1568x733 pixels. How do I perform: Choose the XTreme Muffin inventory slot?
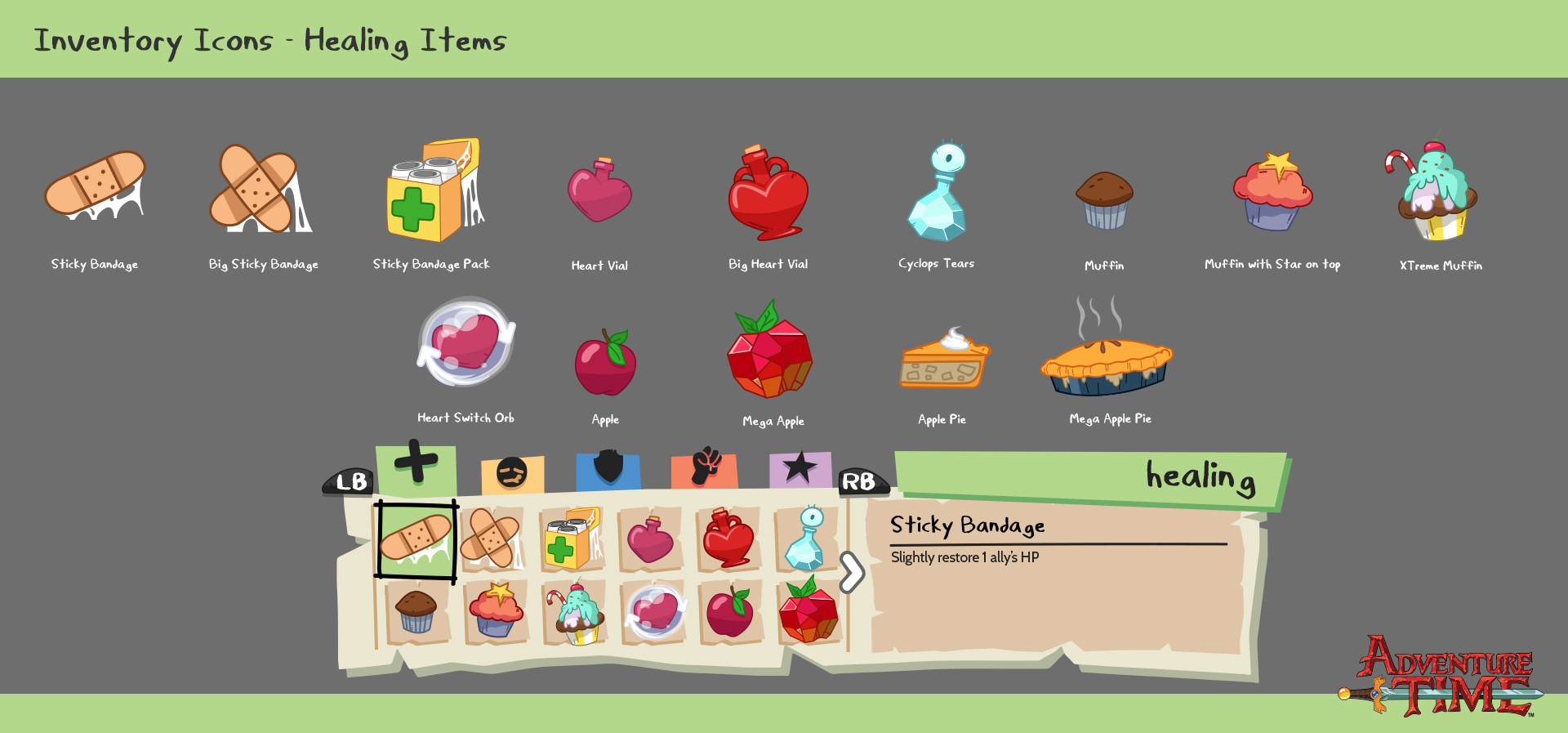575,615
